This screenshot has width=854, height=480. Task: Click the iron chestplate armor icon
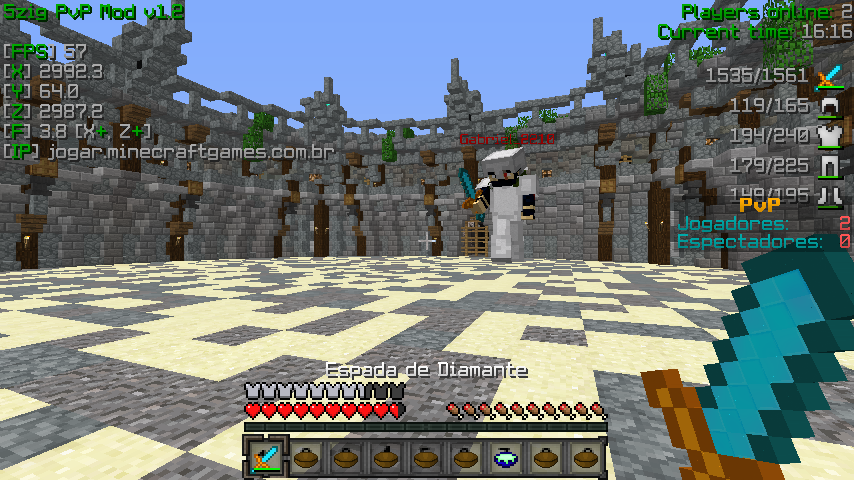(x=829, y=136)
